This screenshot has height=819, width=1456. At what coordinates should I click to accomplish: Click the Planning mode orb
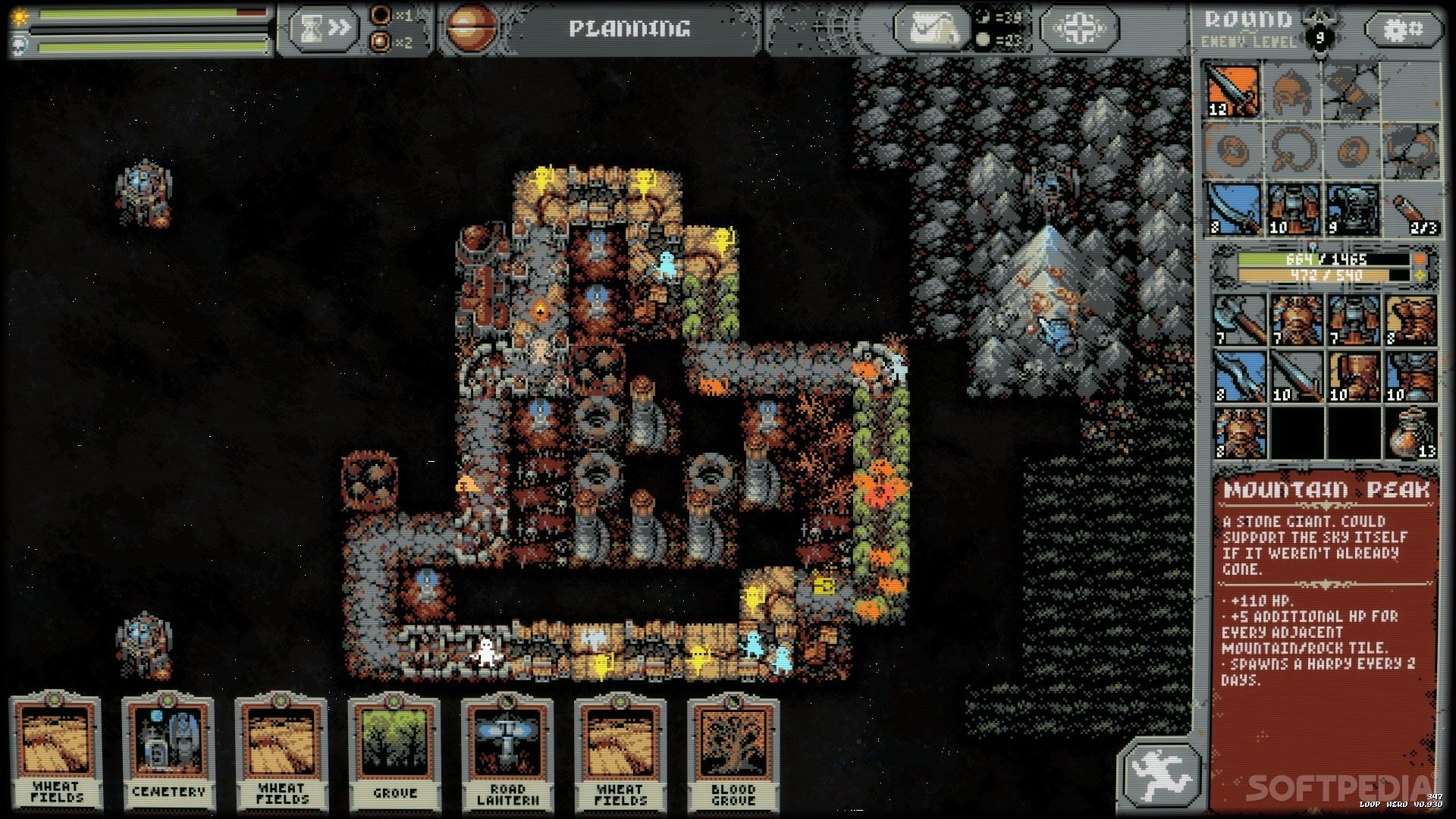(469, 29)
